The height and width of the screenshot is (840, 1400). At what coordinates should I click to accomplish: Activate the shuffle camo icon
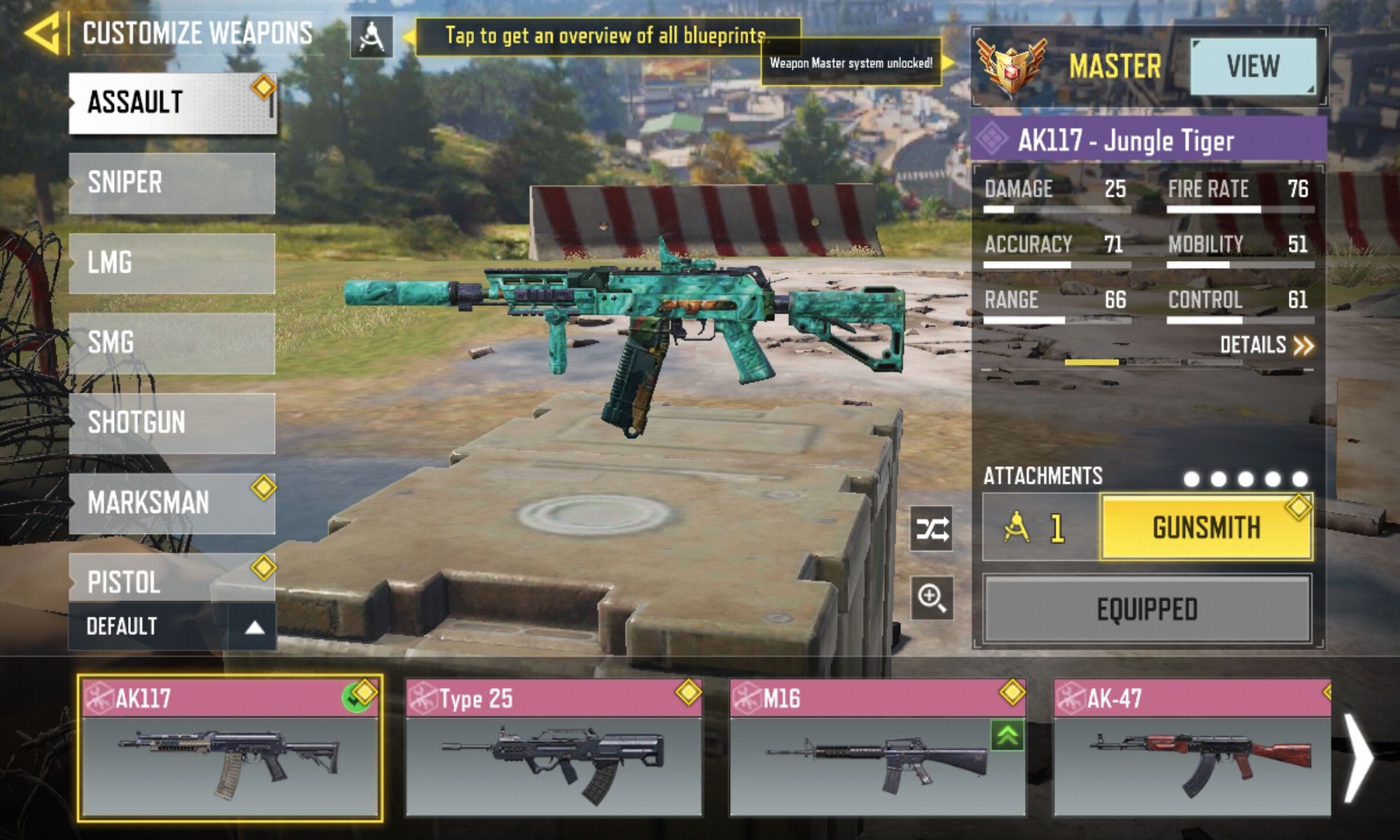[x=932, y=529]
